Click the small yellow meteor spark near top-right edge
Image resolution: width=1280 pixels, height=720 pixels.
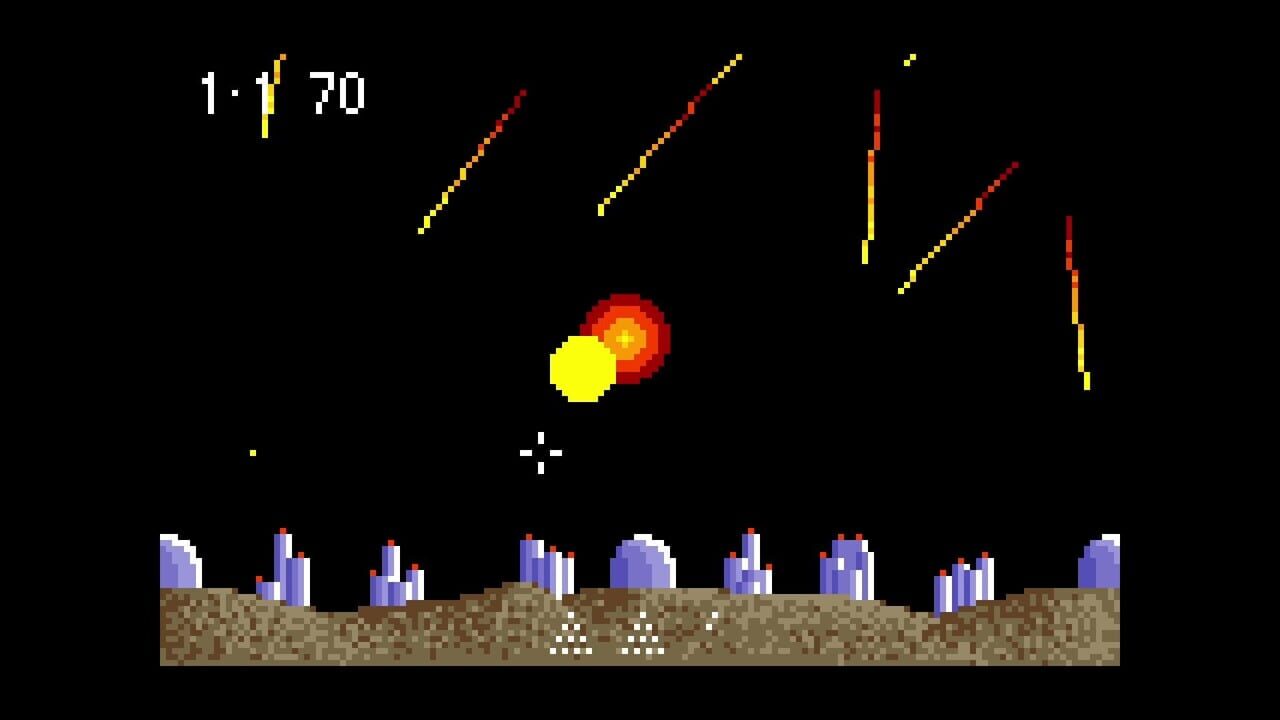pyautogui.click(x=908, y=60)
